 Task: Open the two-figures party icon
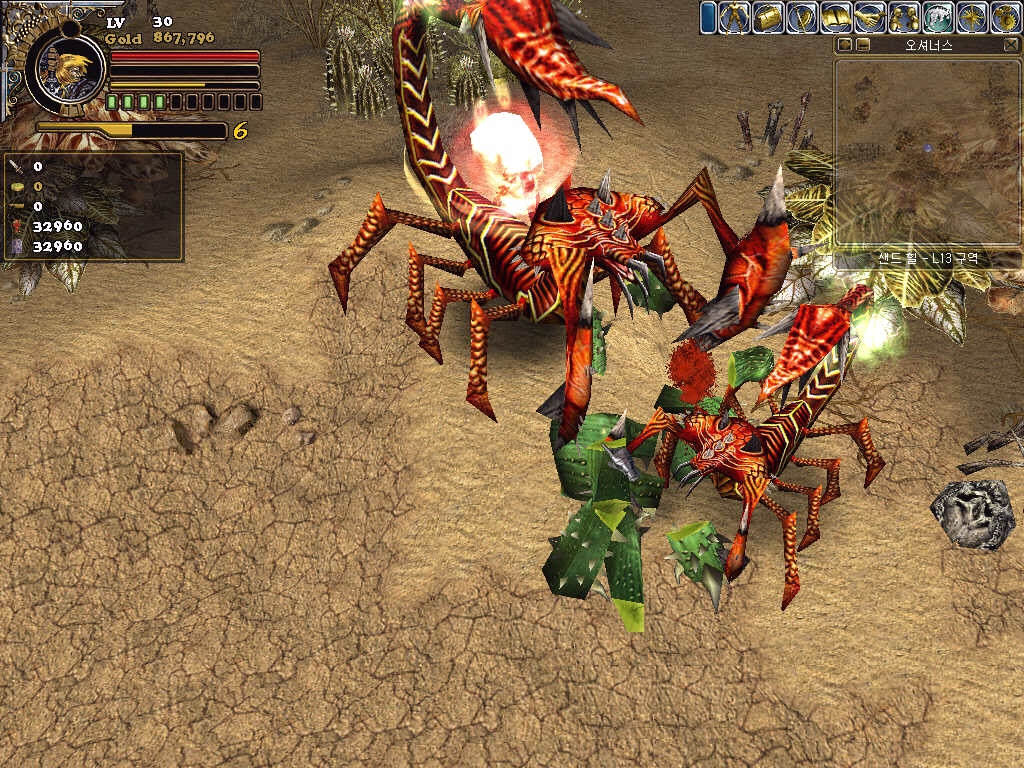pos(904,17)
